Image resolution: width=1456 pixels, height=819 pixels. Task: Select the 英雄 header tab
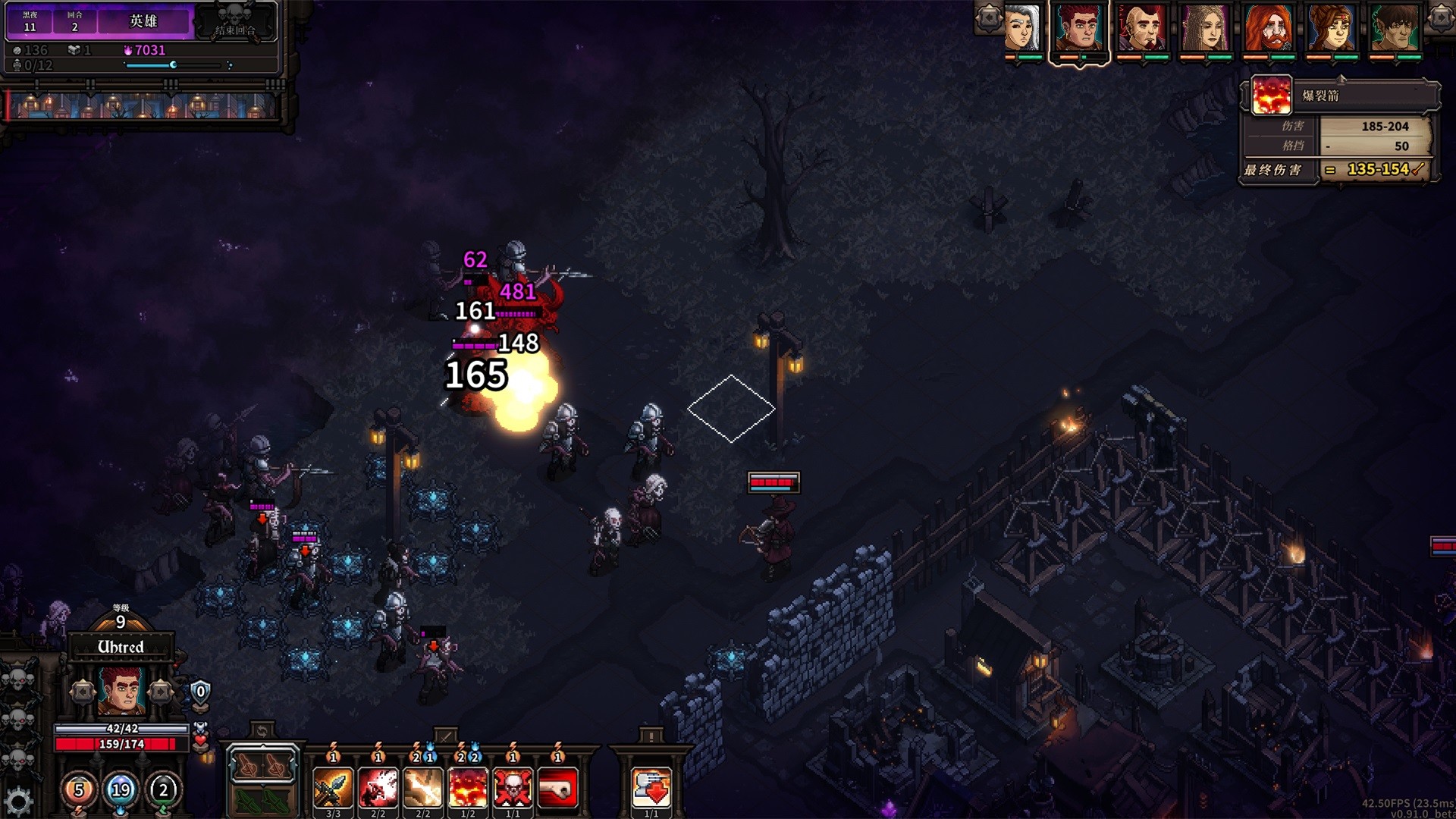tap(143, 22)
